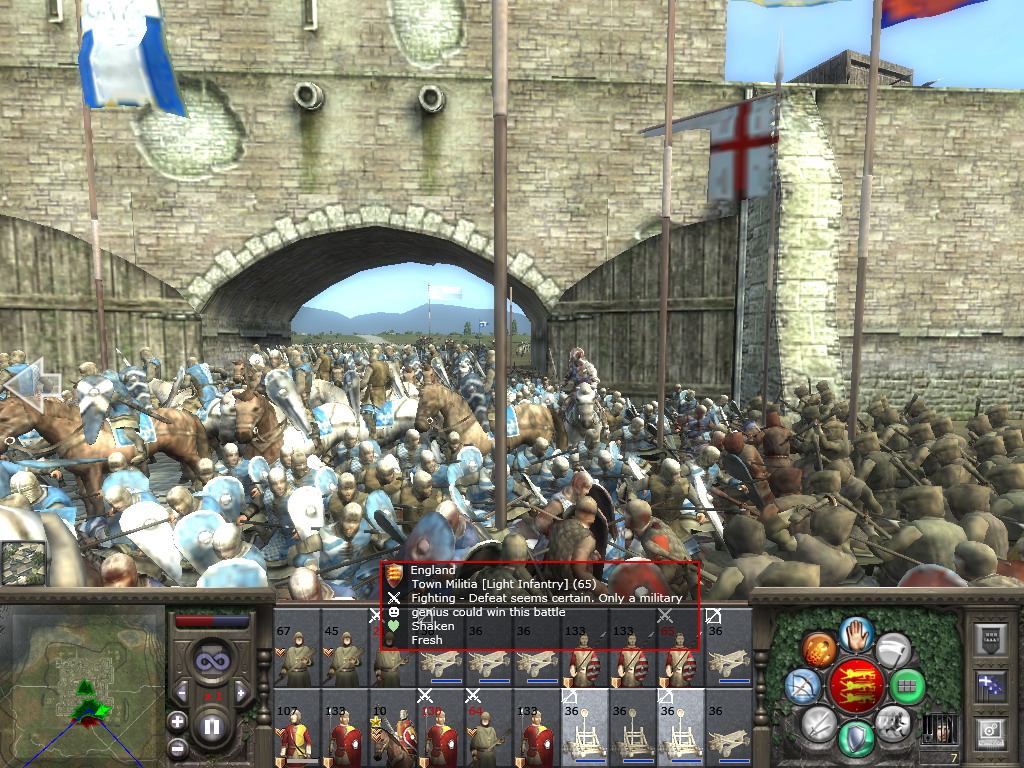Activate the halt hand command
The image size is (1024, 768).
pyautogui.click(x=856, y=633)
